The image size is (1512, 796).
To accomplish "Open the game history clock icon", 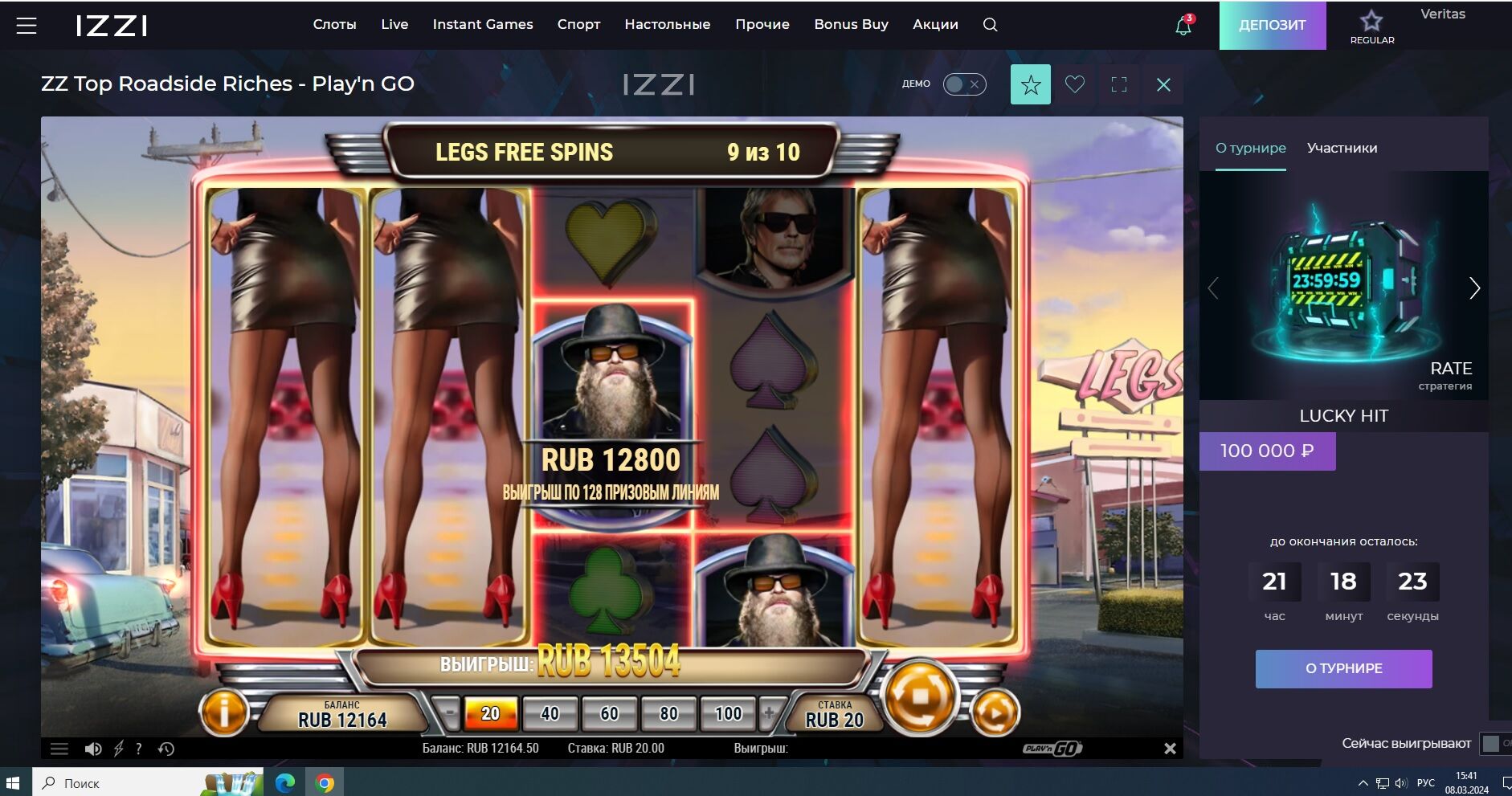I will pos(166,749).
